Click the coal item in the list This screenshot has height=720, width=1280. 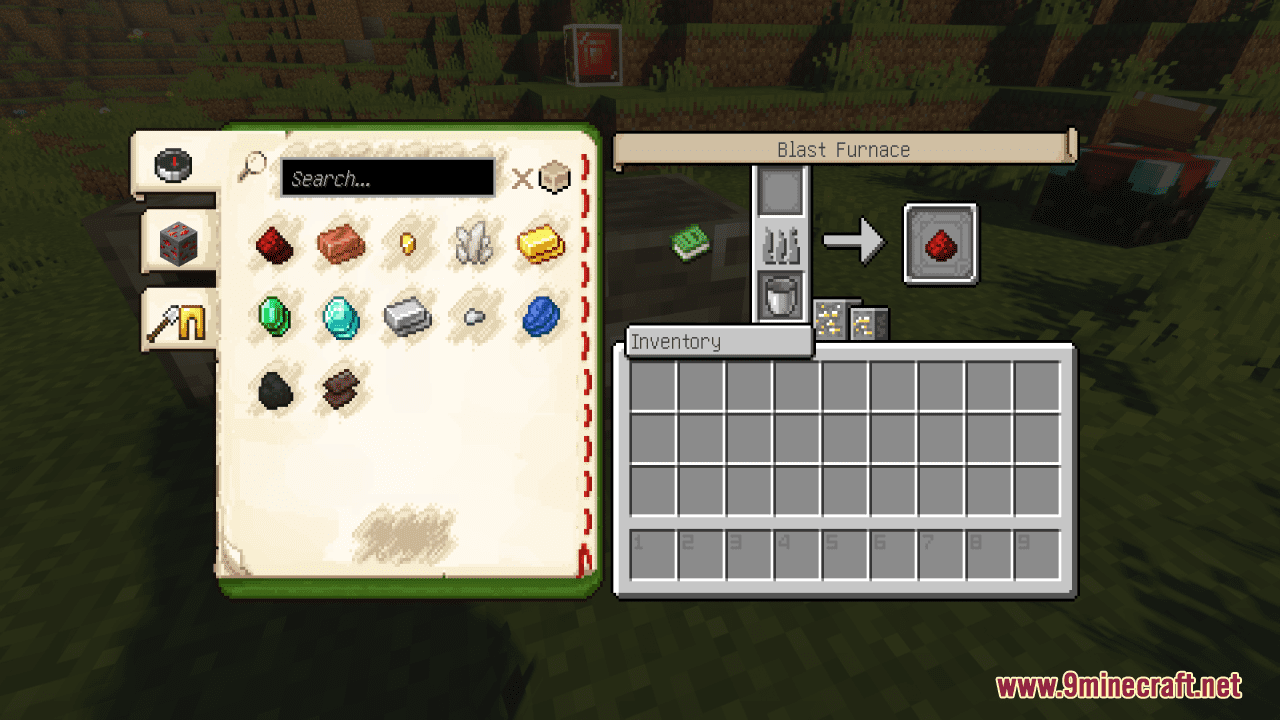click(x=275, y=388)
